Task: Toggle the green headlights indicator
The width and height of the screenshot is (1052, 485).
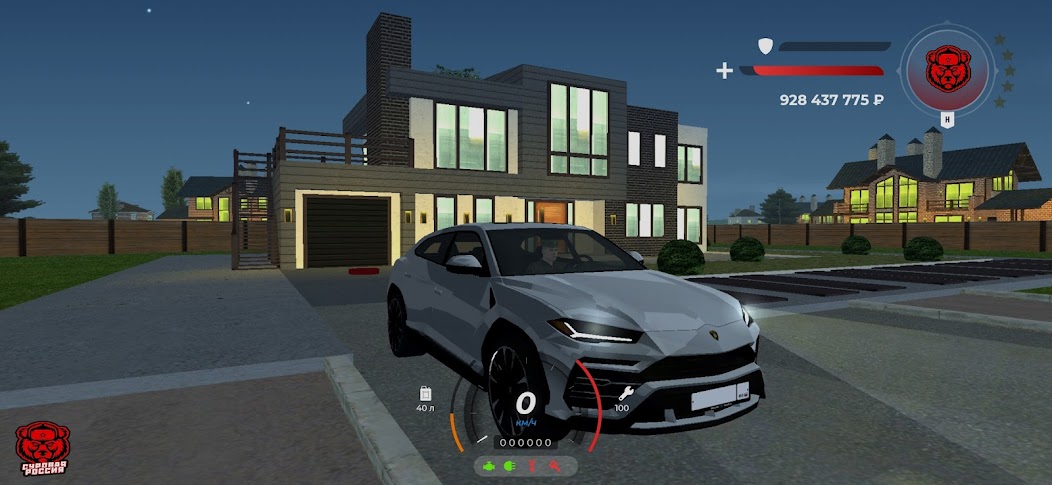Action: [509, 466]
